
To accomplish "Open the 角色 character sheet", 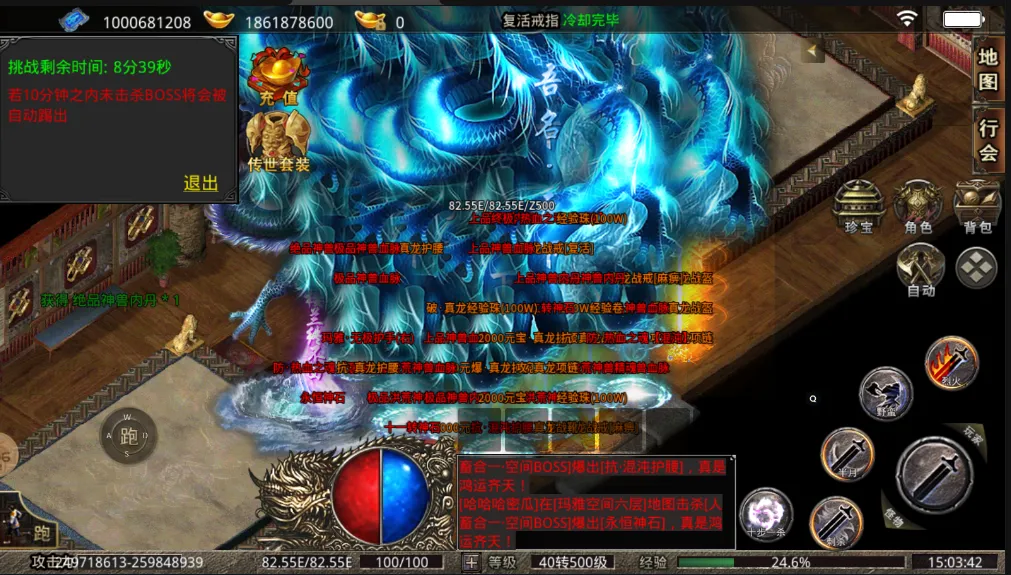I will [918, 207].
